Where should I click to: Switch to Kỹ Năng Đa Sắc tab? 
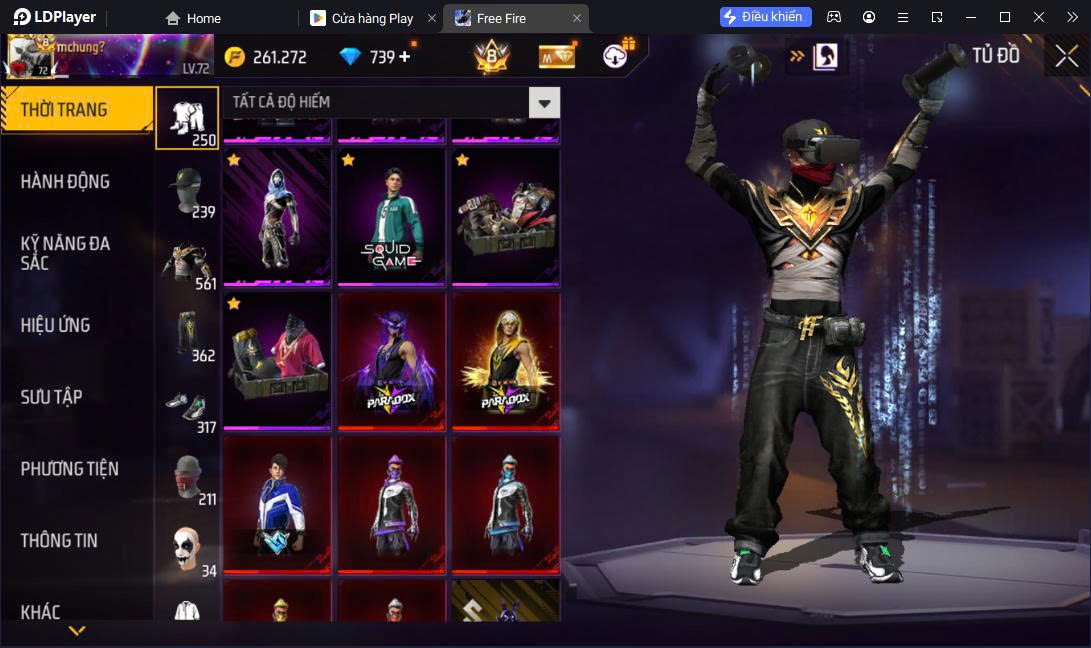click(65, 253)
